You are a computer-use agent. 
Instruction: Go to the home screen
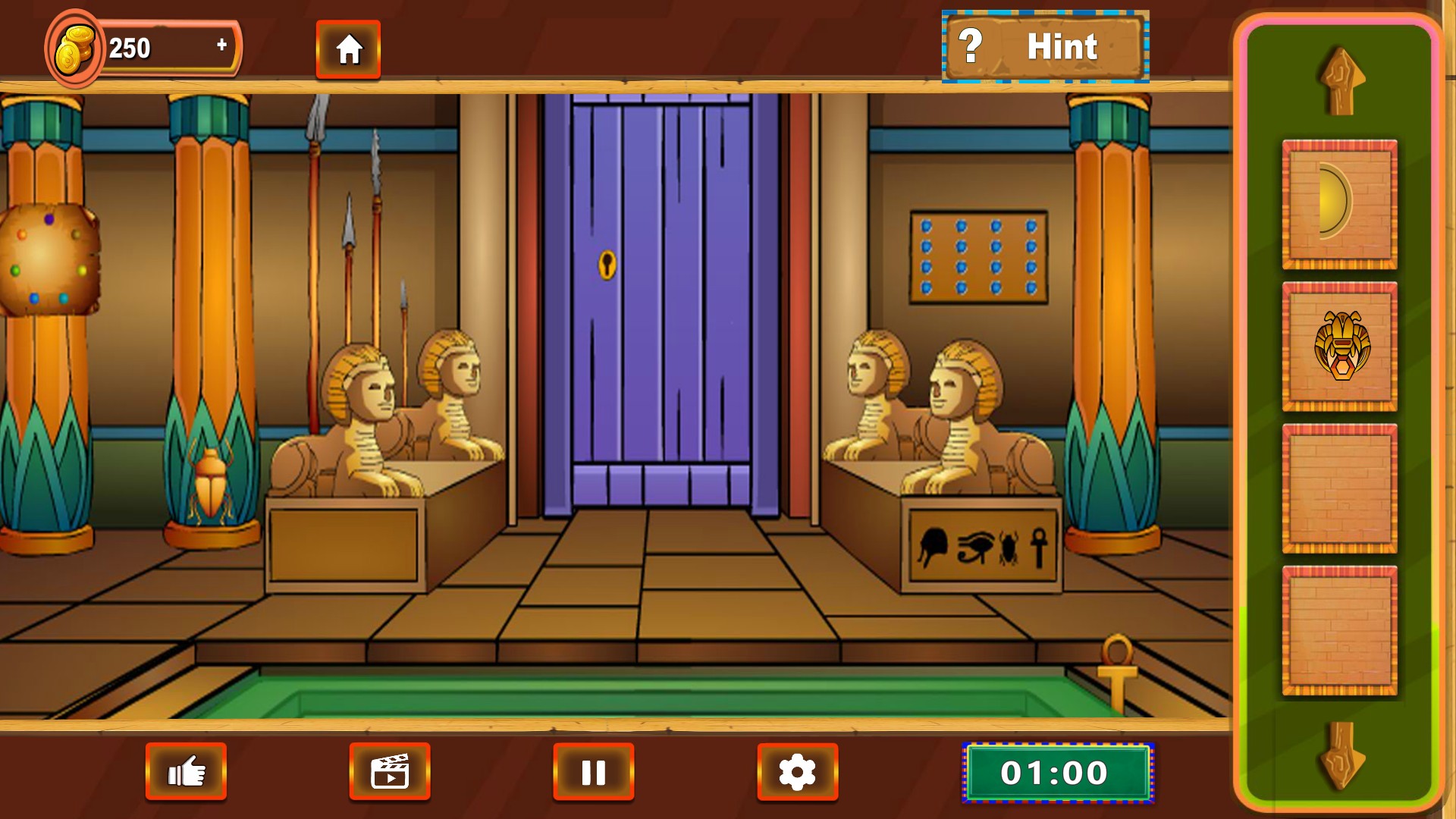(348, 50)
